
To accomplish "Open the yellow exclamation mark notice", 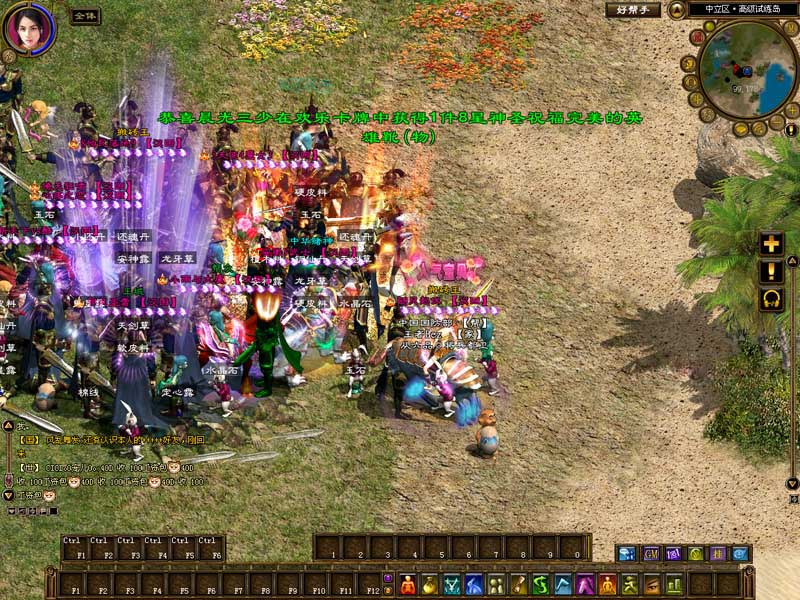I will 771,271.
